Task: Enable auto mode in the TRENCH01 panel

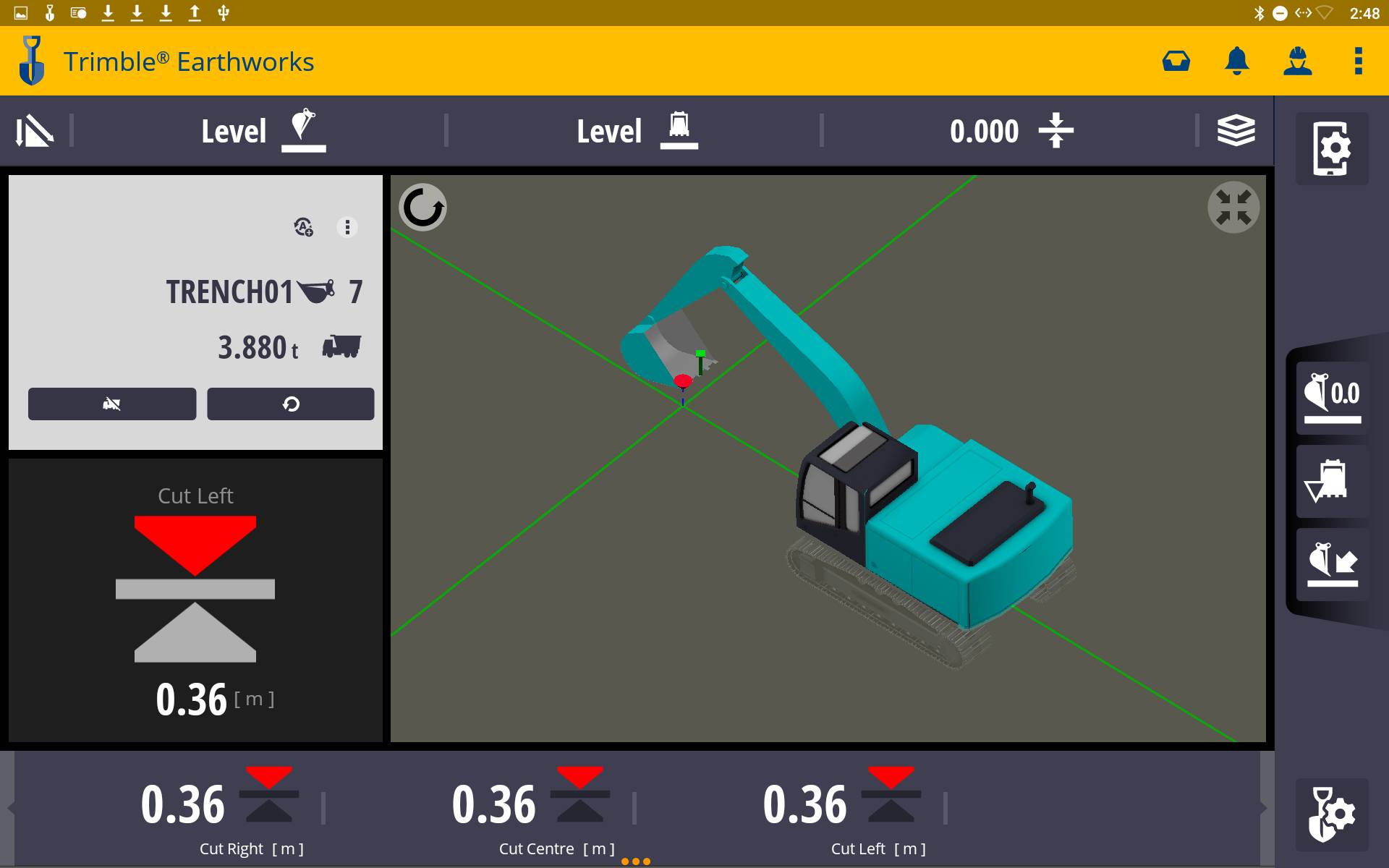Action: pyautogui.click(x=302, y=226)
